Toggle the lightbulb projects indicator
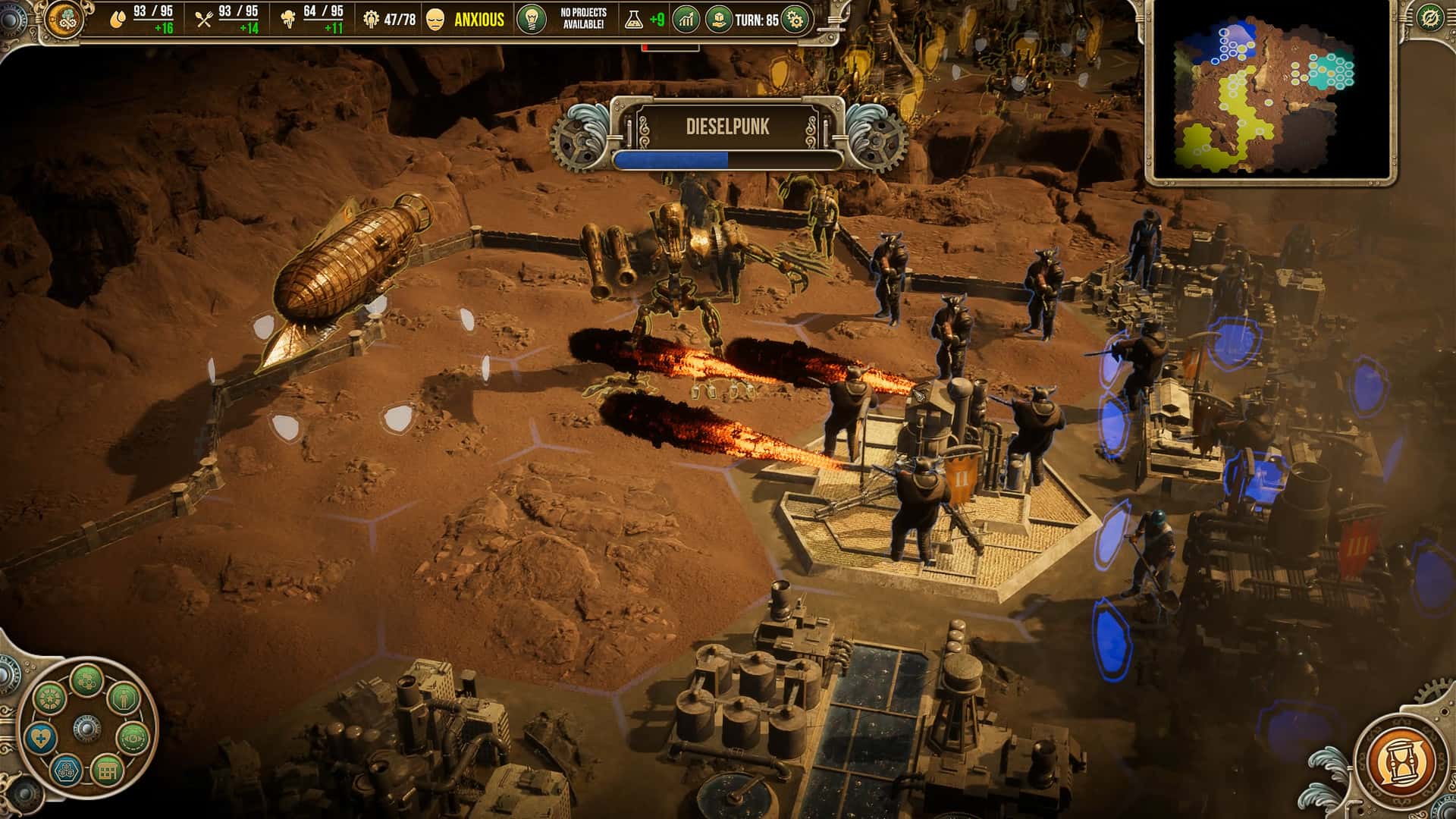1456x819 pixels. pyautogui.click(x=532, y=20)
